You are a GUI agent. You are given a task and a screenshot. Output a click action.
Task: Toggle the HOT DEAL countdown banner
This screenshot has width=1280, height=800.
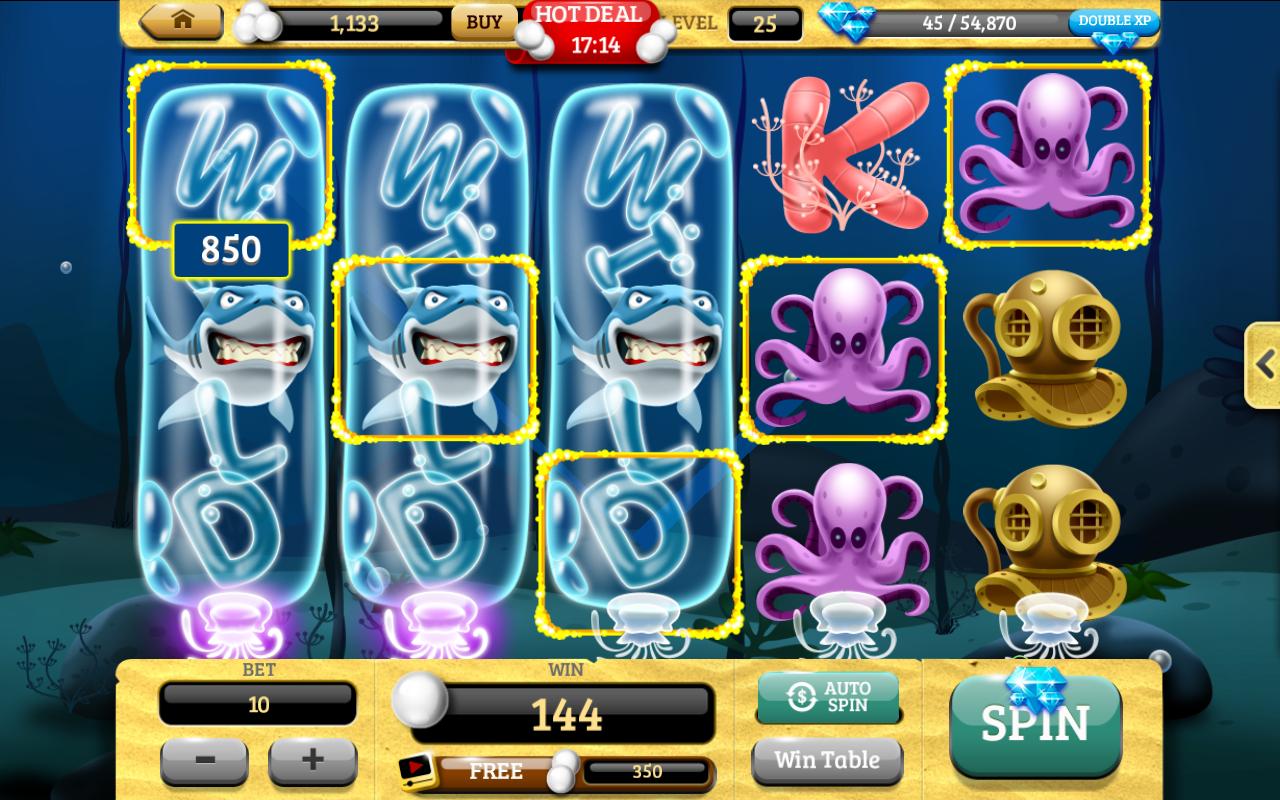(x=588, y=26)
